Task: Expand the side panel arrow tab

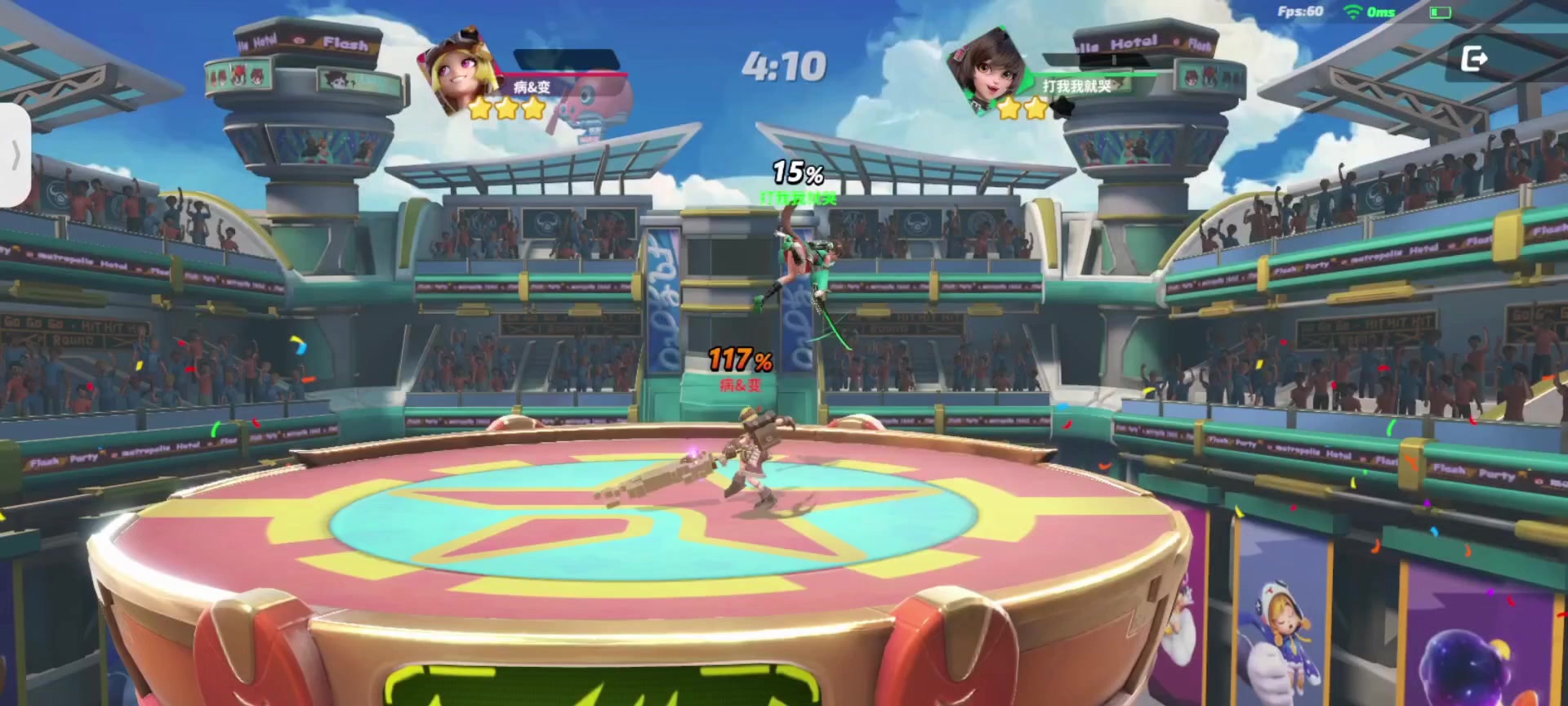Action: (x=15, y=155)
